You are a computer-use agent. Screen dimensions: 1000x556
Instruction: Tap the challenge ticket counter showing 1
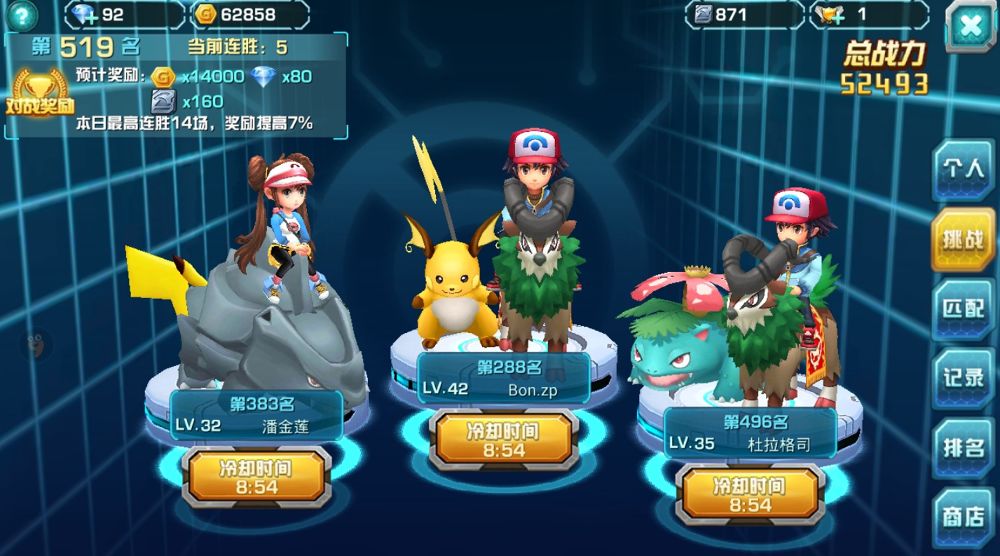[x=872, y=15]
